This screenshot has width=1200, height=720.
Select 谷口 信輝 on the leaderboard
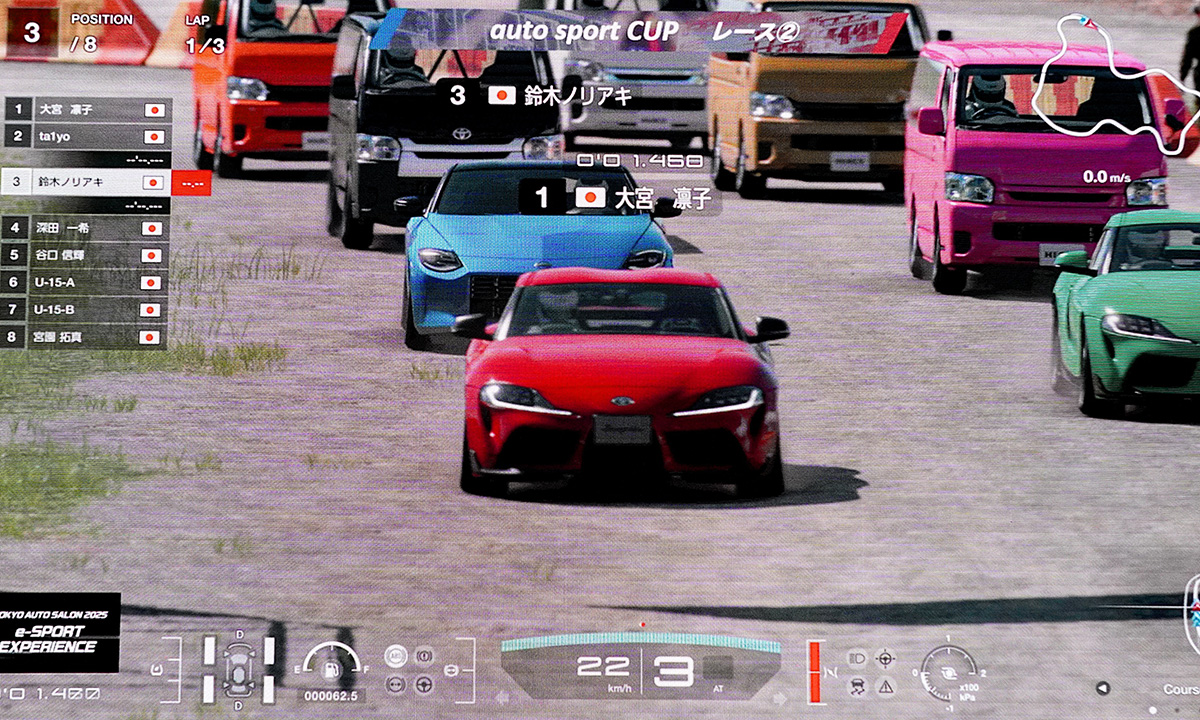pos(88,255)
